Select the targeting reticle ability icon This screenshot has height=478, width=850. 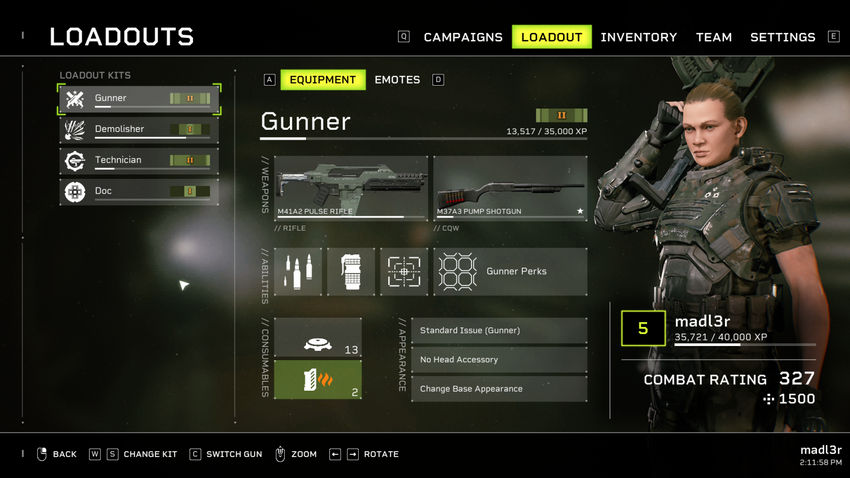click(404, 272)
